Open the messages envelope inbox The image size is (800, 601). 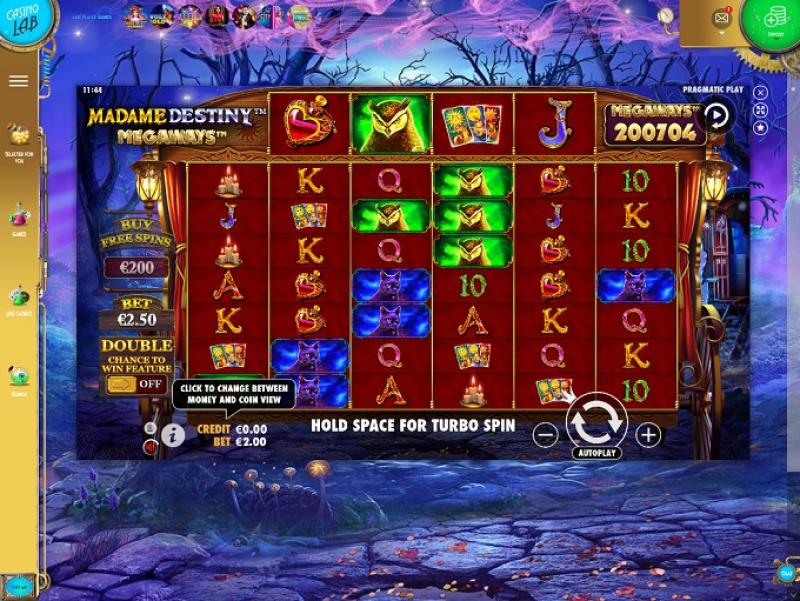[721, 18]
